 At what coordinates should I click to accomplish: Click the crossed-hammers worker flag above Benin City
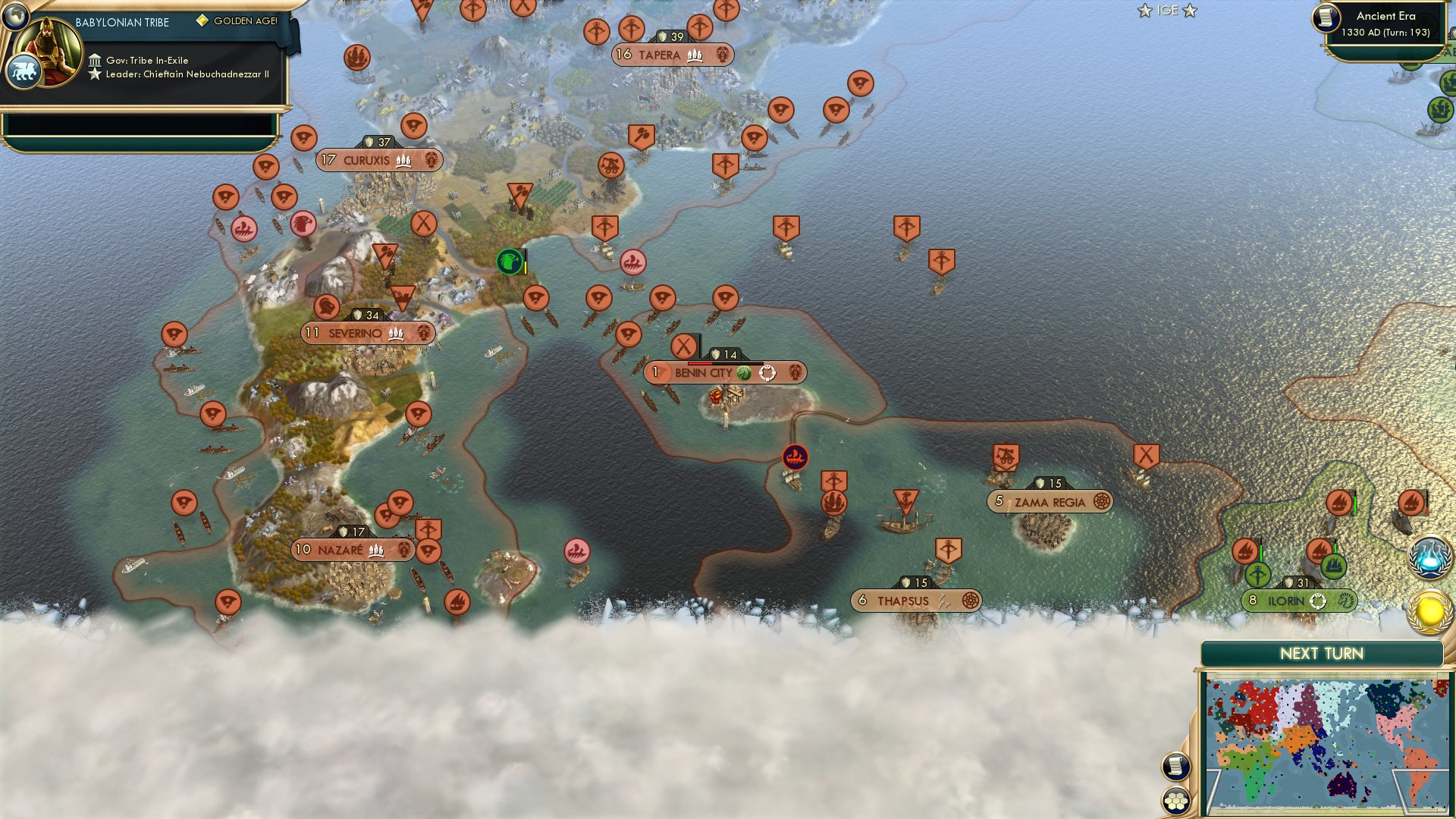click(x=682, y=344)
